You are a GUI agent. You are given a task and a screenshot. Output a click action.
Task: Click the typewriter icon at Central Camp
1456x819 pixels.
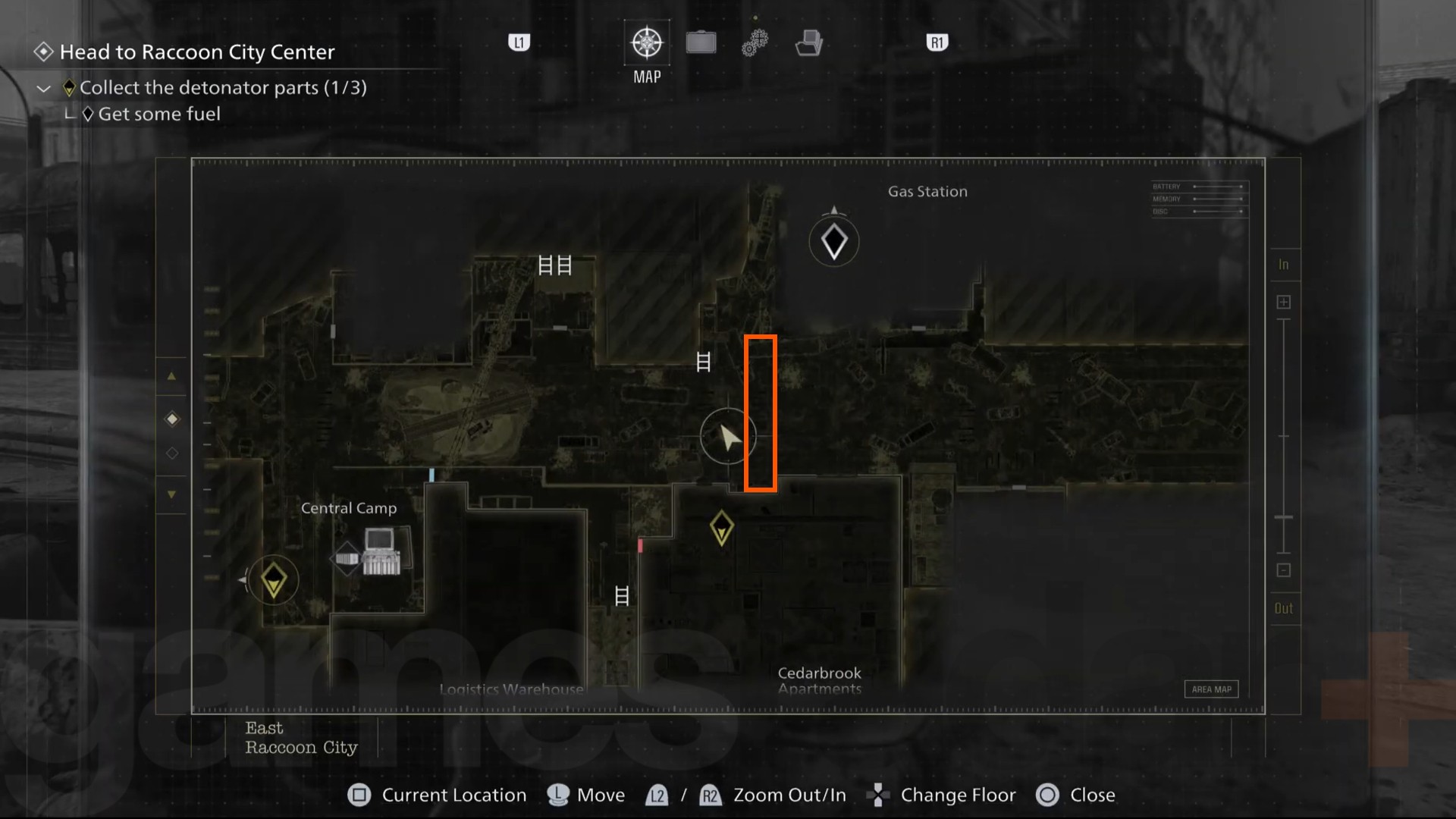[x=381, y=553]
